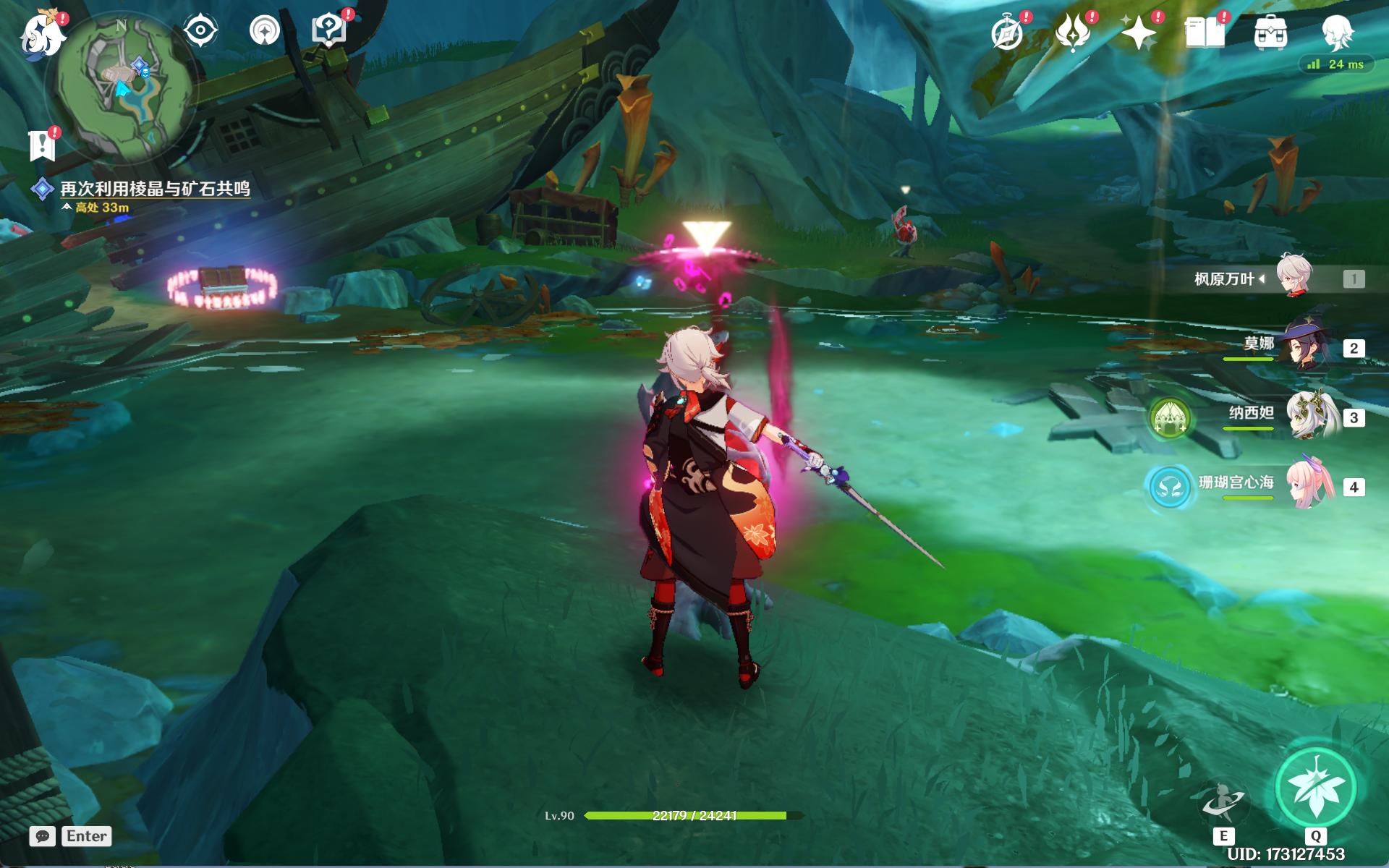The height and width of the screenshot is (868, 1389).
Task: Unleash the glowing maple-leaf elemental burst
Action: [x=1315, y=787]
